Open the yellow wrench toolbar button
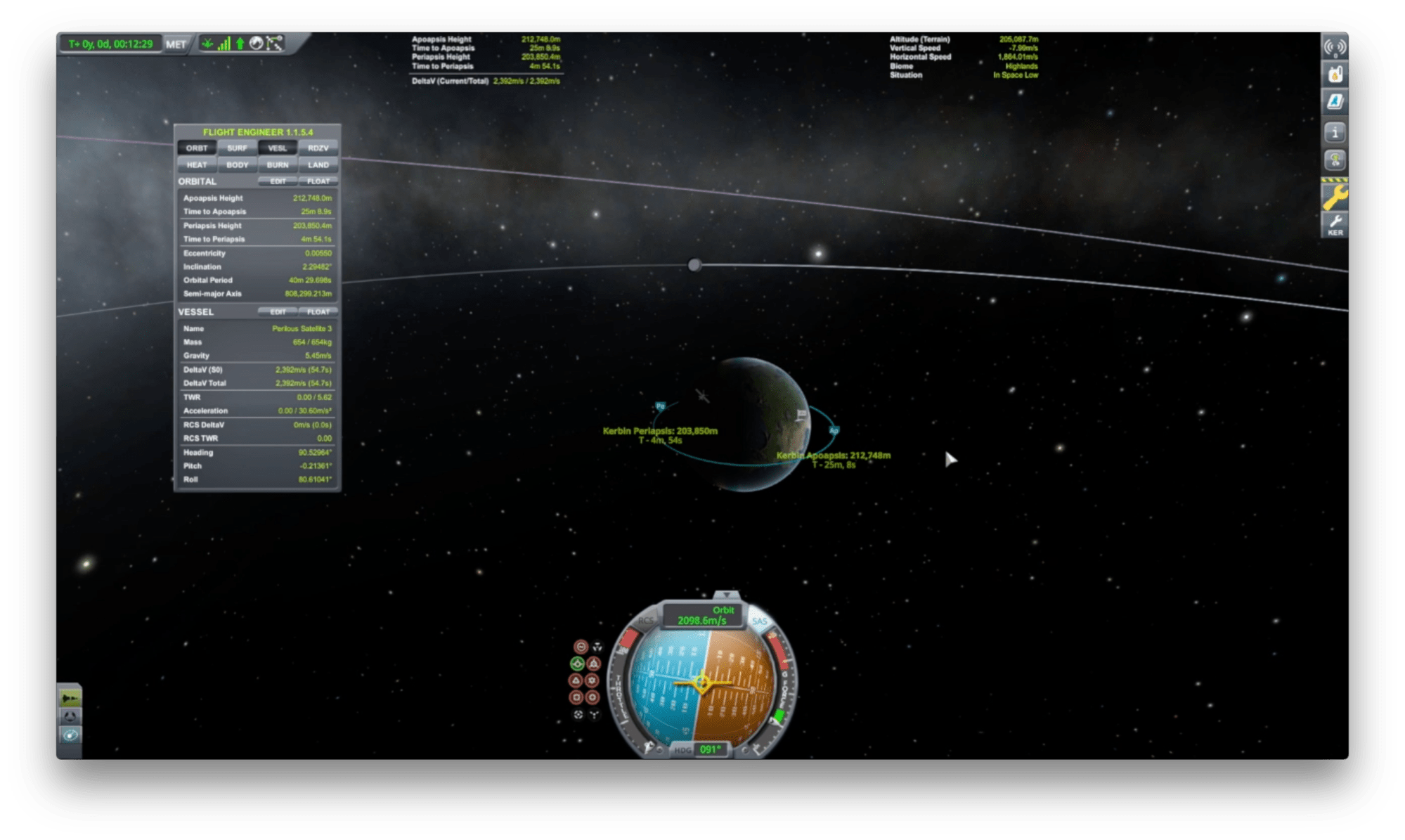Viewport: 1405px width, 840px height. [x=1335, y=197]
